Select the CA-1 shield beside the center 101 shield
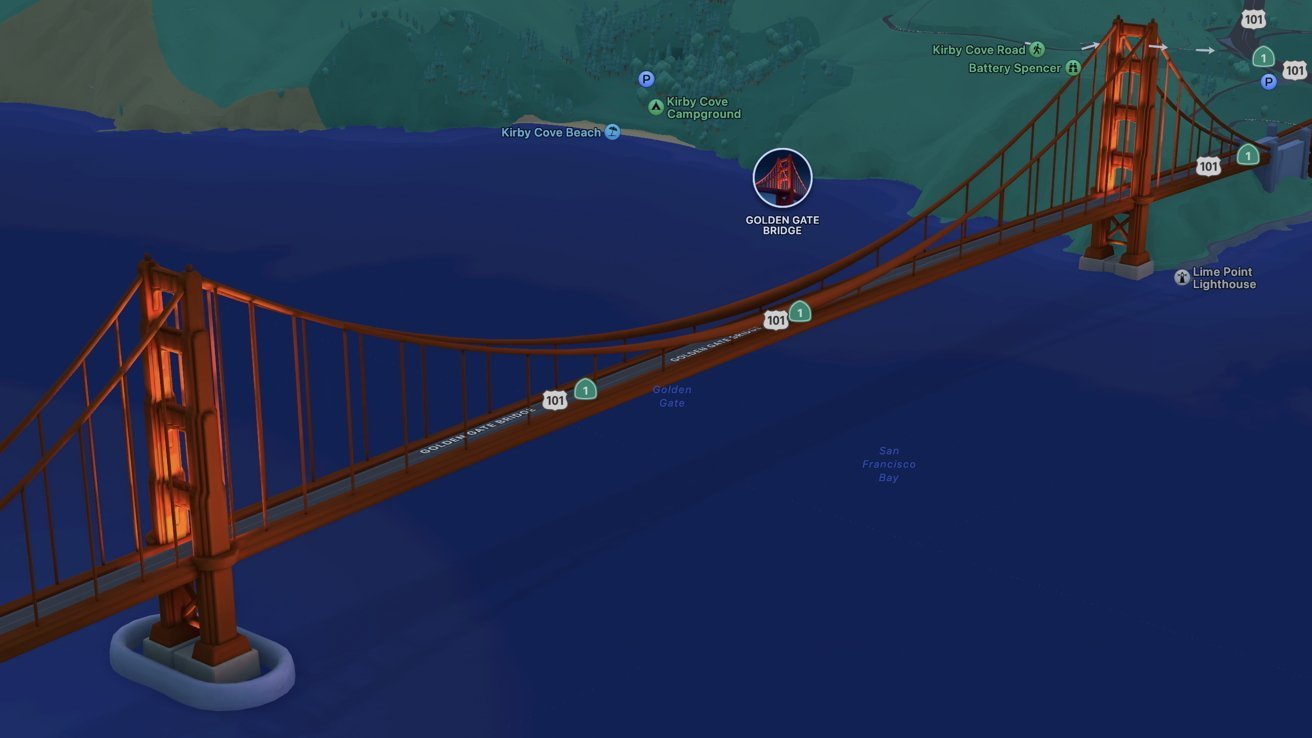The image size is (1312, 738). (799, 312)
